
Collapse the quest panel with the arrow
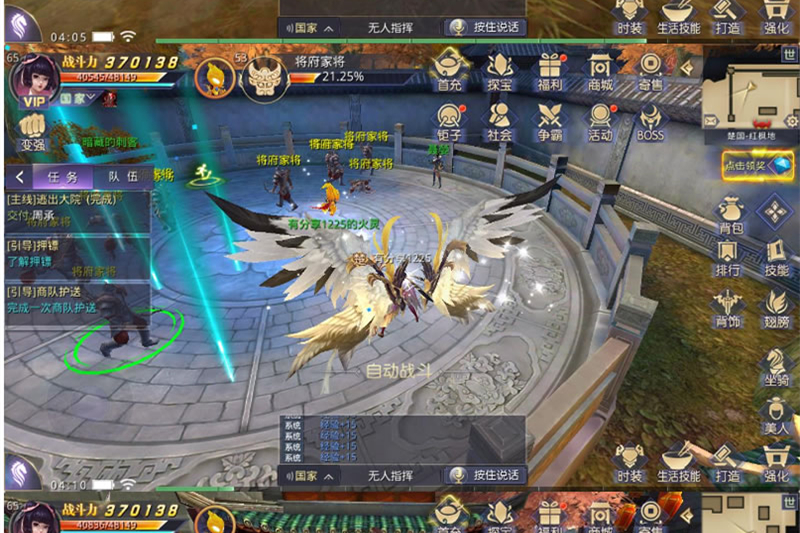(19, 176)
